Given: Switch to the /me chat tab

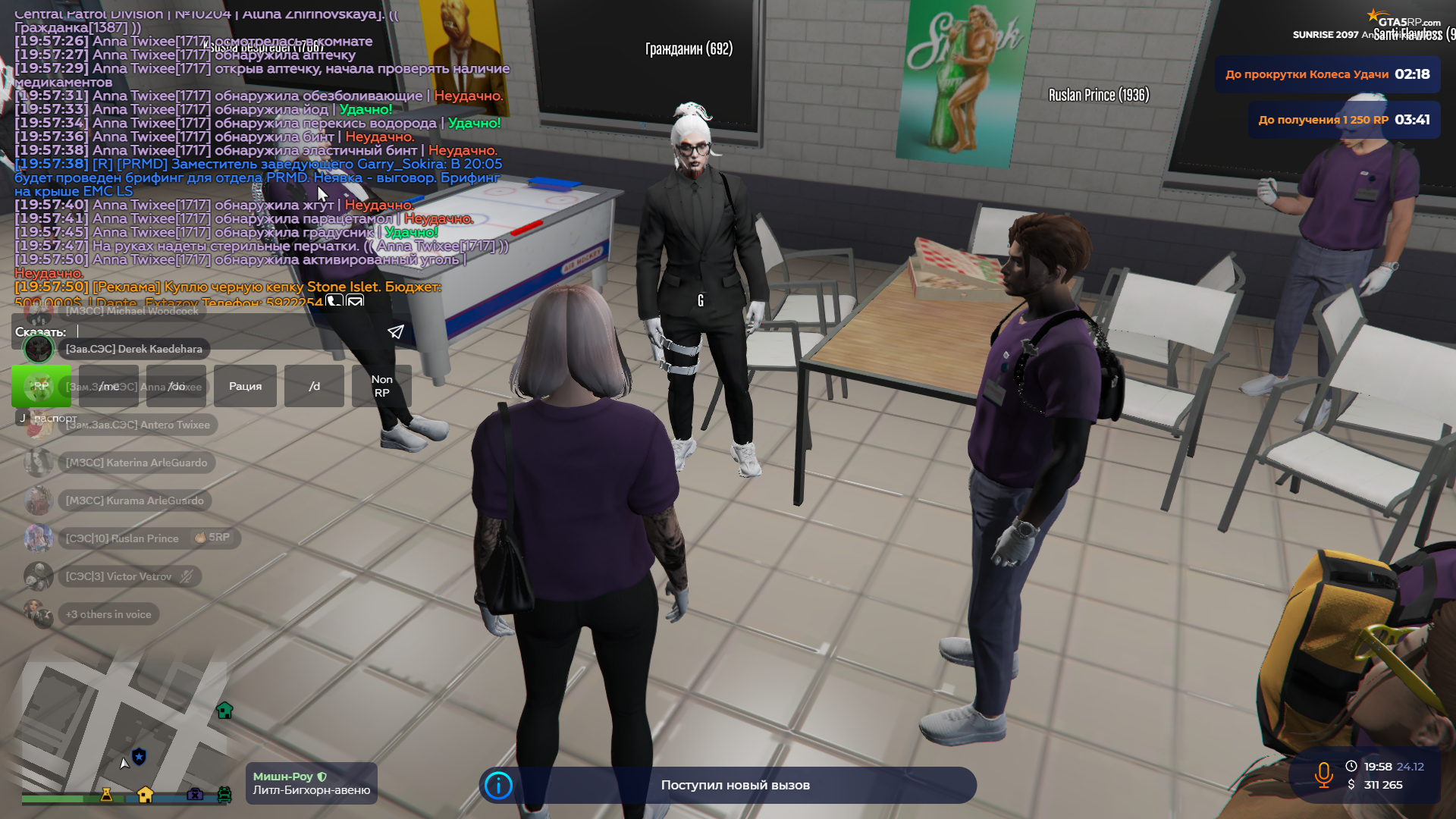Looking at the screenshot, I should 108,386.
